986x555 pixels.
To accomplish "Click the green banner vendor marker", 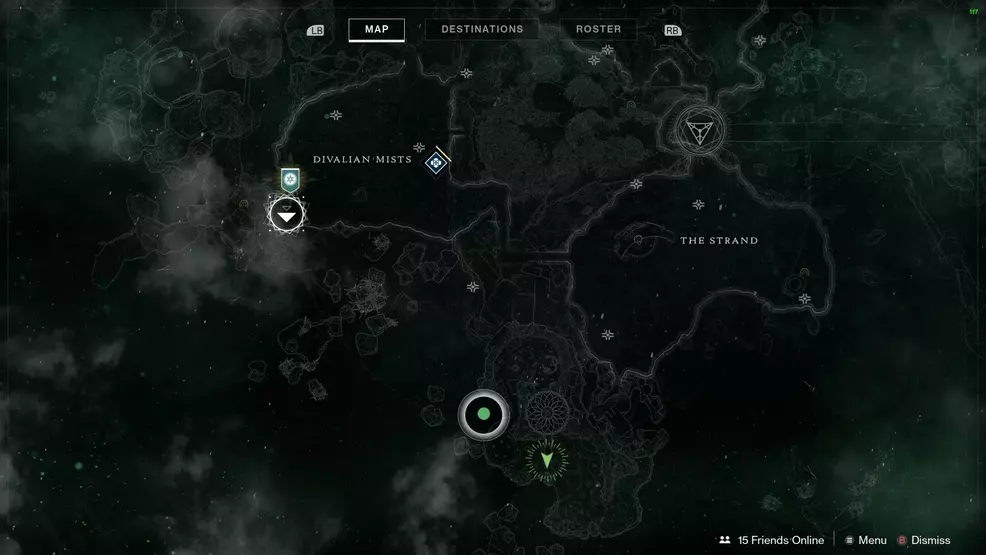I will click(x=290, y=180).
